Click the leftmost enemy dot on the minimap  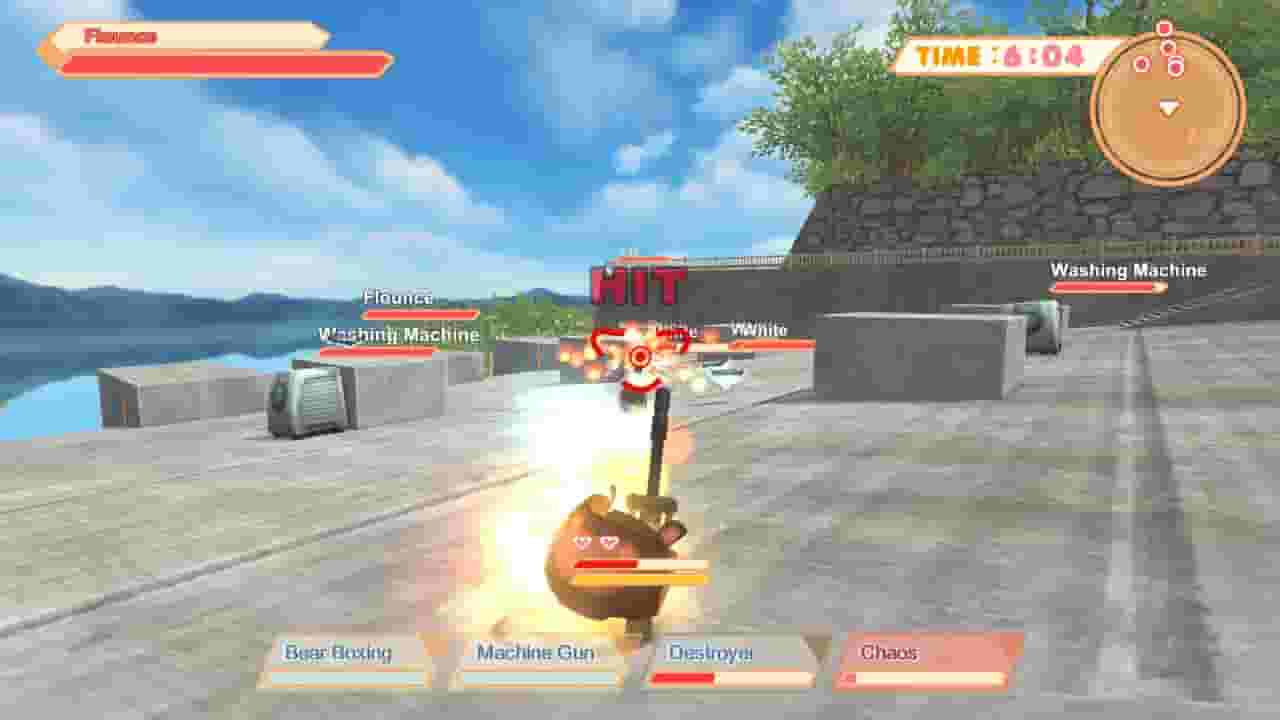coord(1143,63)
